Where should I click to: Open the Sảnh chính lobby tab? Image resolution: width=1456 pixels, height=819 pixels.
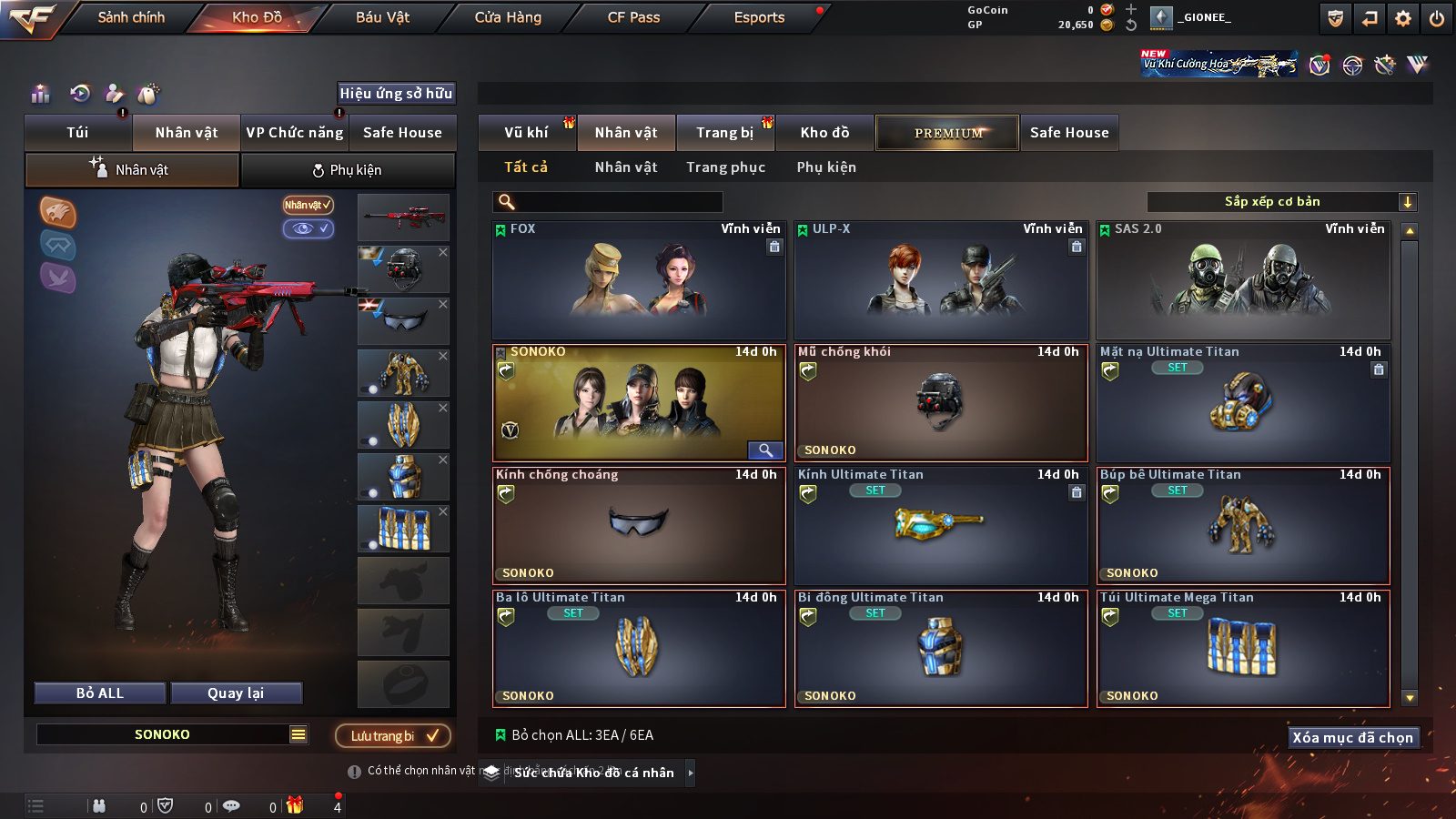click(131, 17)
